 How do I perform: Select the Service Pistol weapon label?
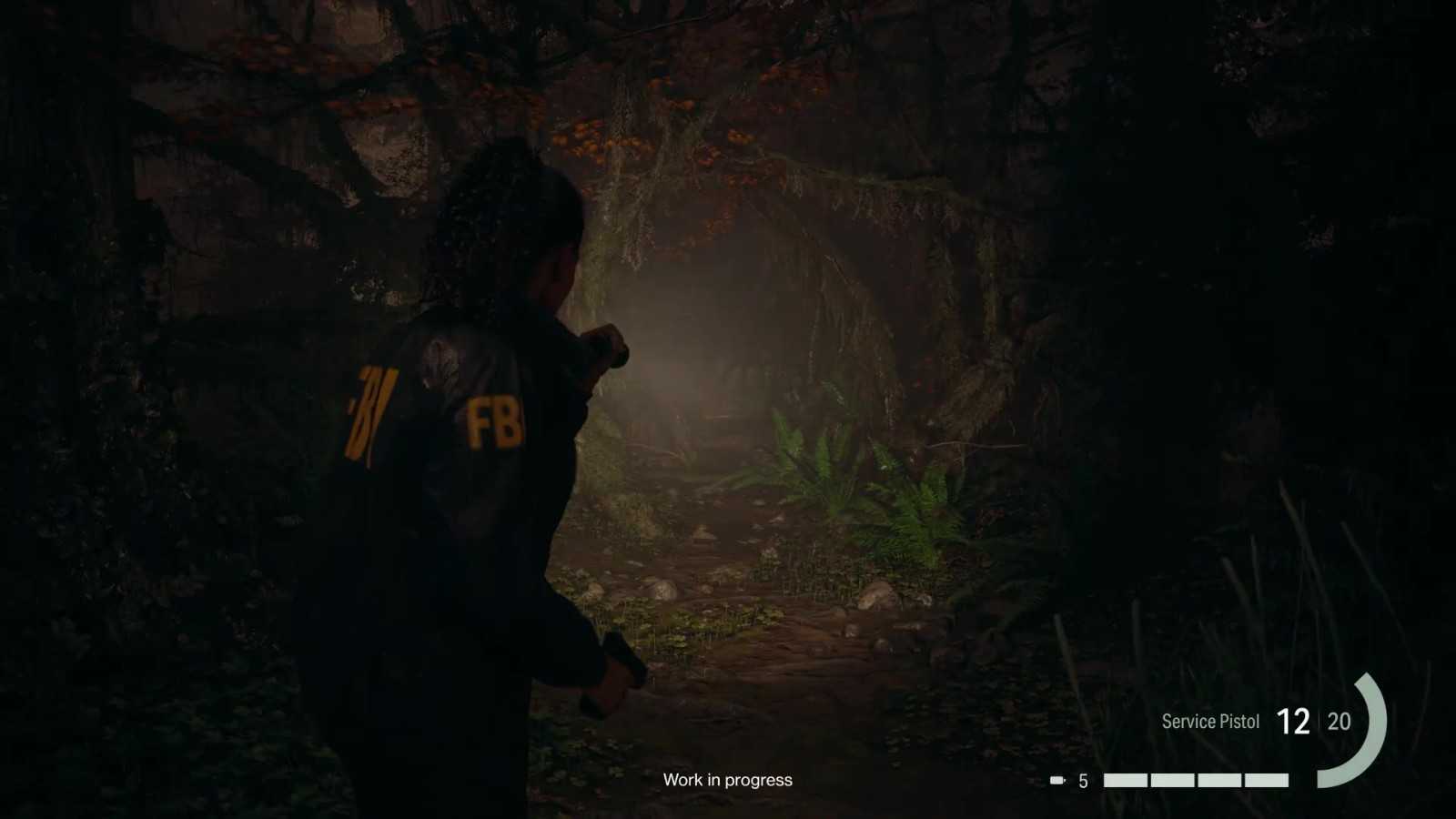tap(1210, 722)
